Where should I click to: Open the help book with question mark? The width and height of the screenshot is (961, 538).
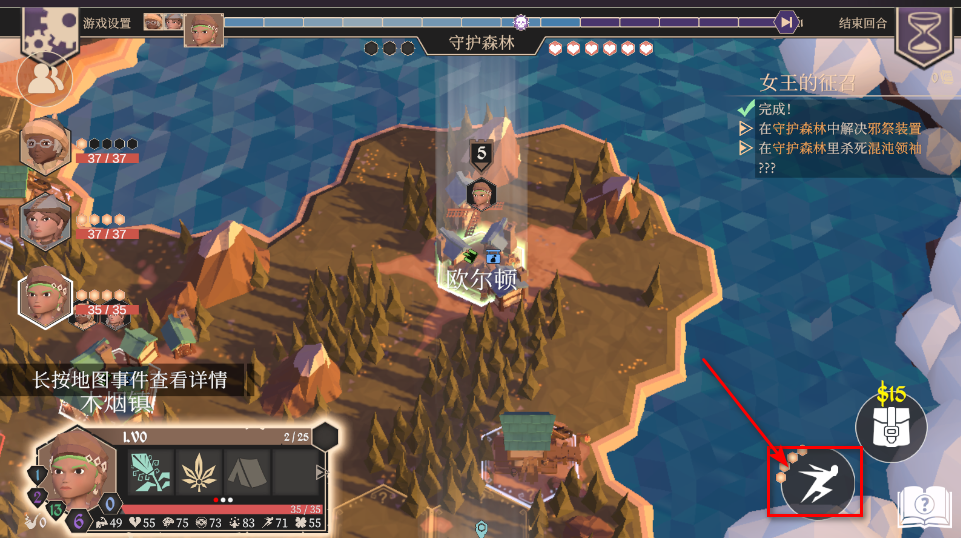[923, 505]
